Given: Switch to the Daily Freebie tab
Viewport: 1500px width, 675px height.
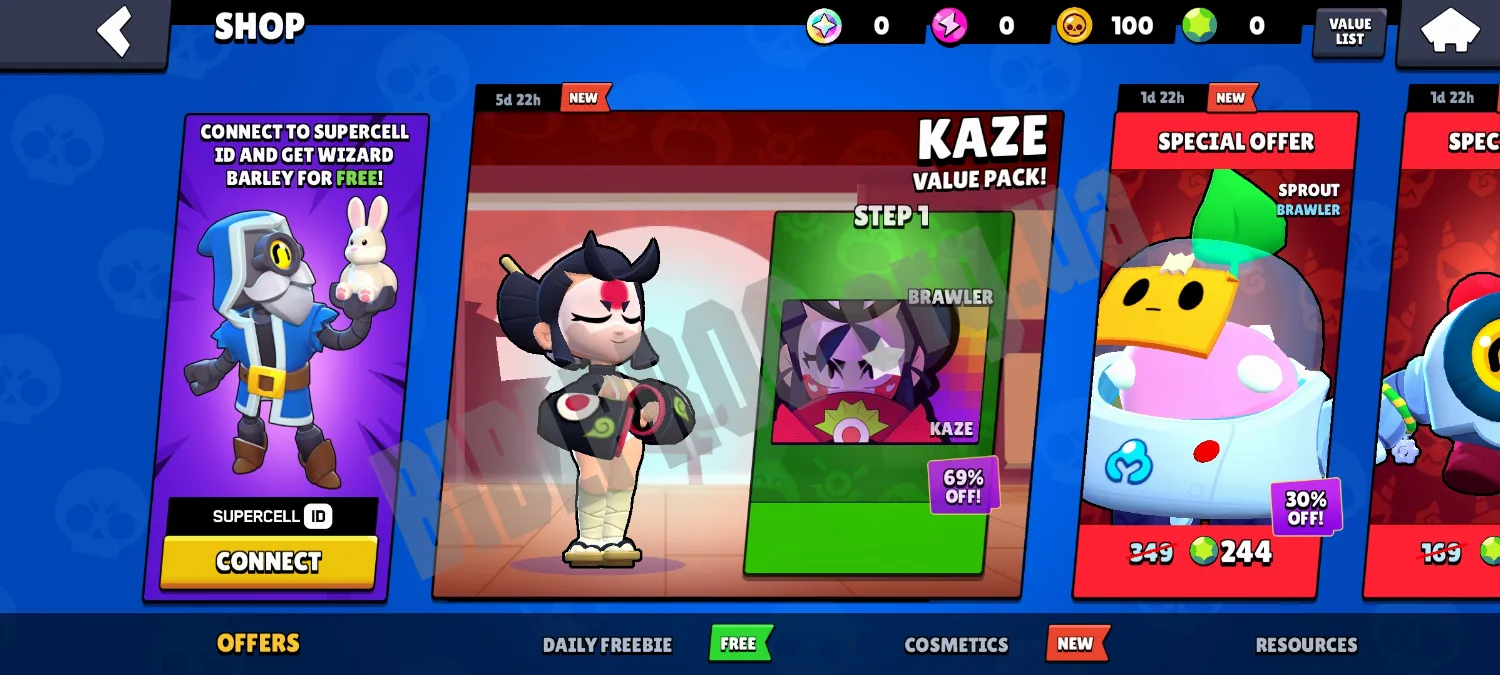Looking at the screenshot, I should [x=607, y=645].
